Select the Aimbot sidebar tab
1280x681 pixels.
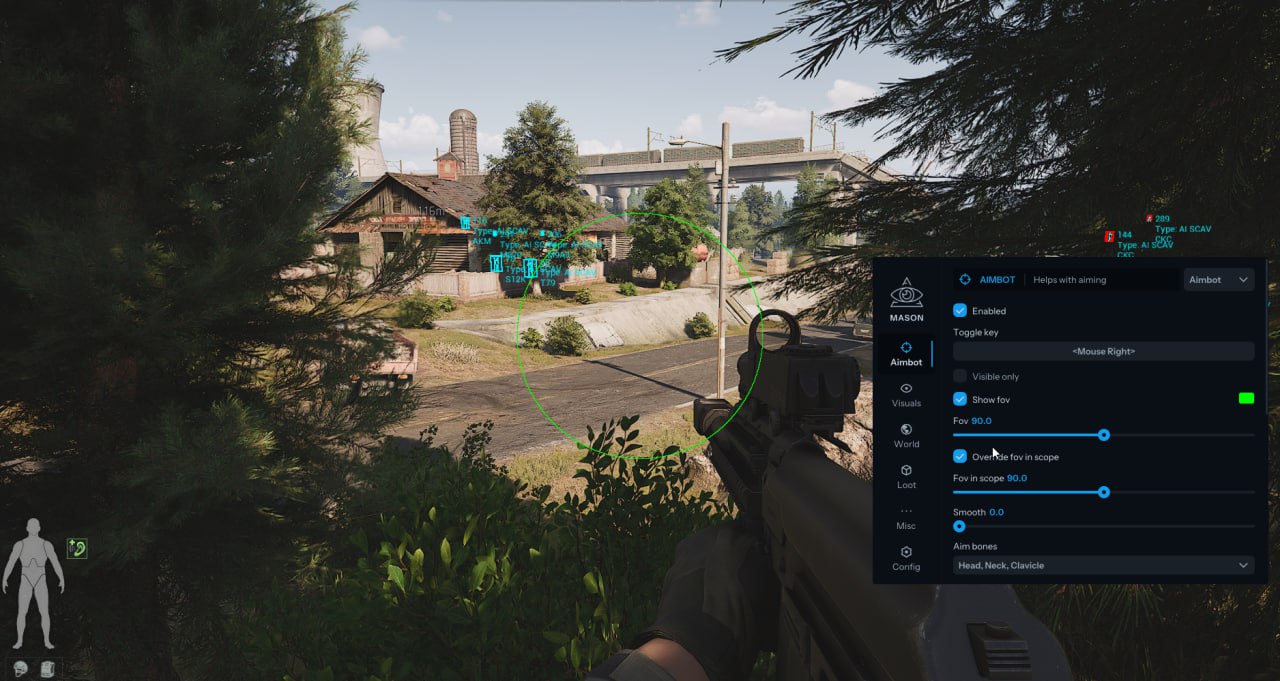click(906, 353)
